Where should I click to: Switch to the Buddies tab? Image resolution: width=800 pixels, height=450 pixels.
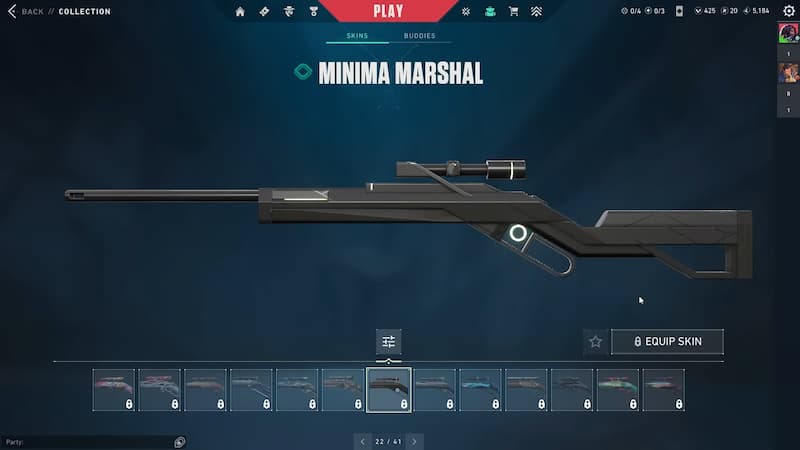point(420,36)
